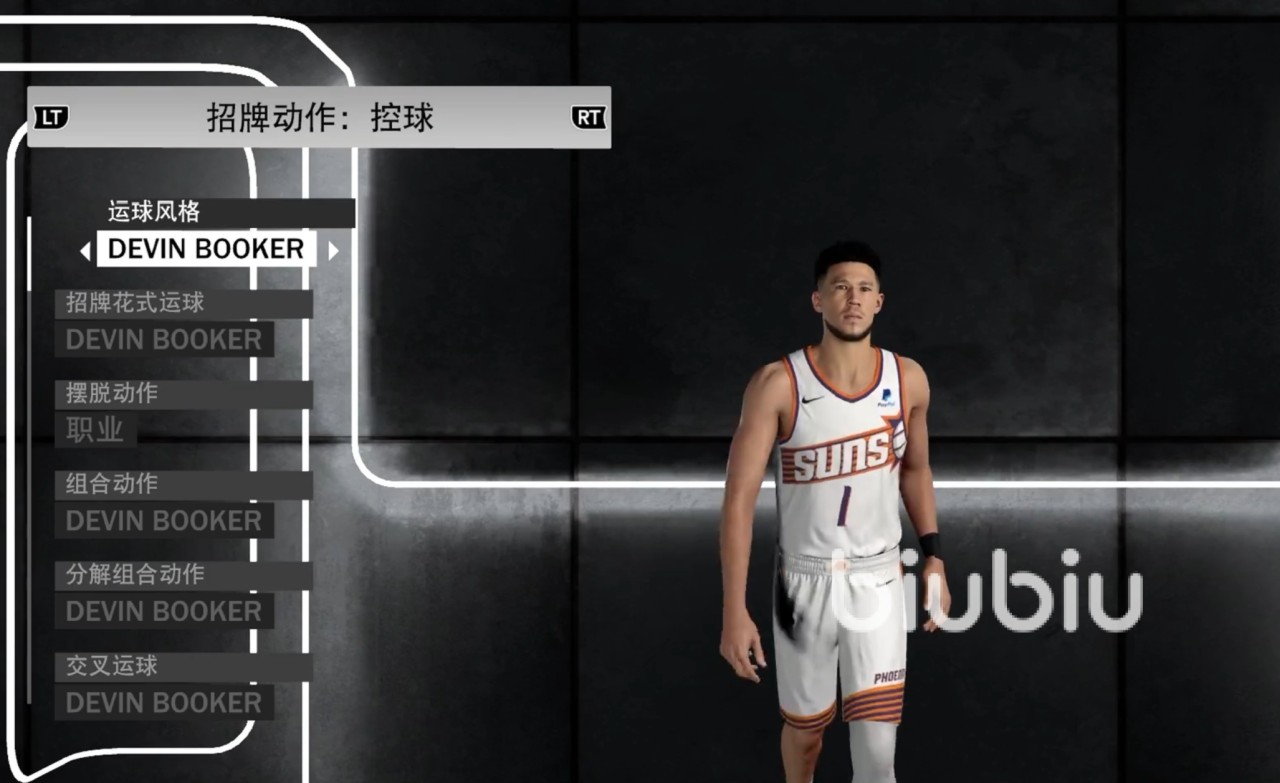This screenshot has height=783, width=1280.
Task: Choose the 组合动作 option
Action: click(x=112, y=484)
